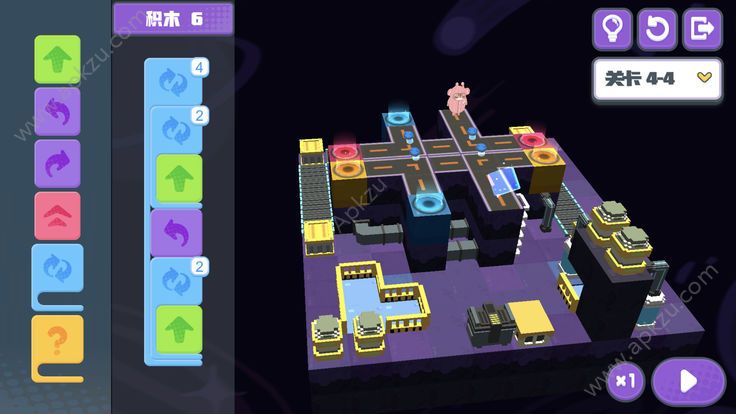Pick the purple turn-left arrow block

click(x=57, y=111)
